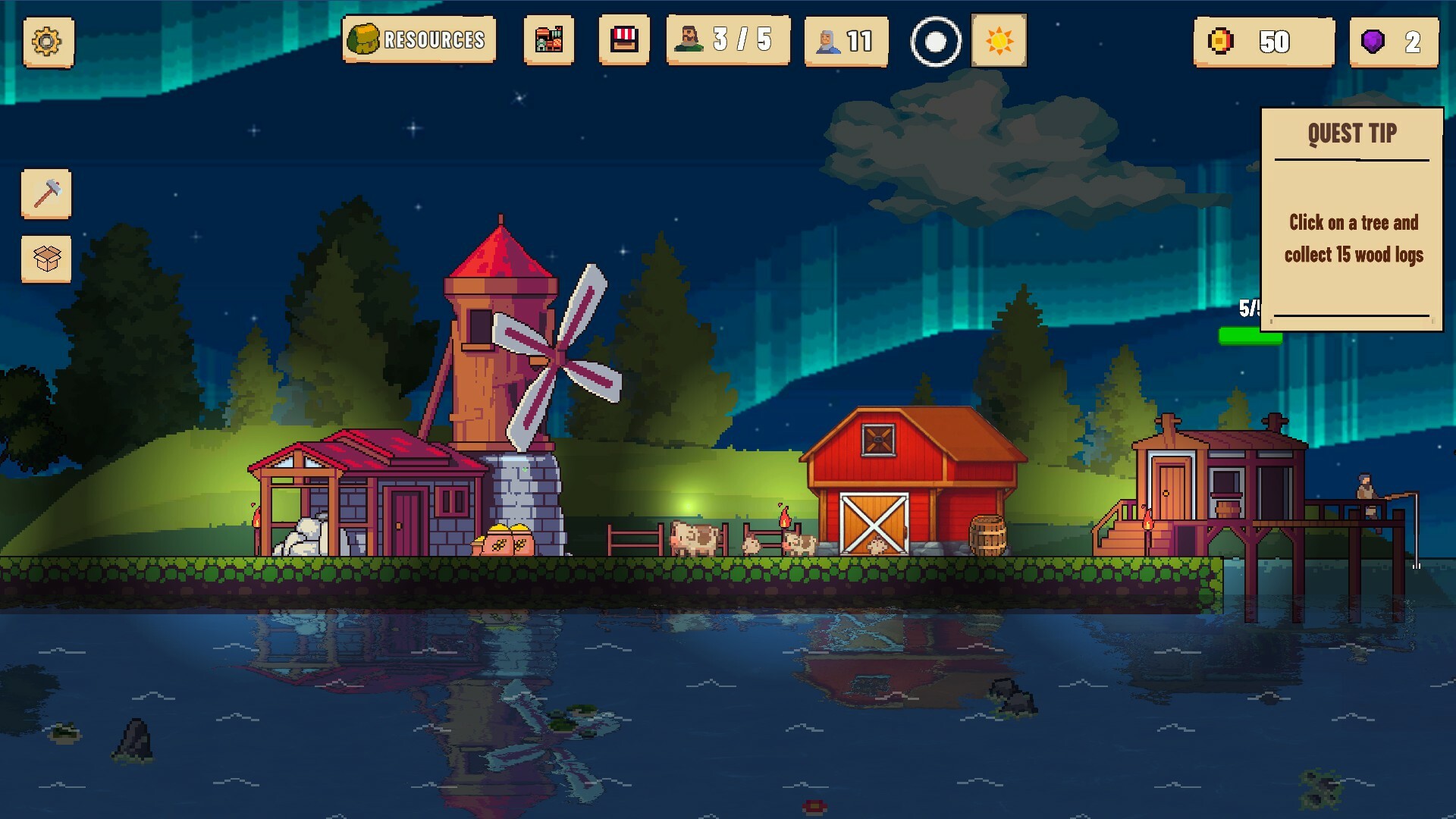Open the gold coin balance
Screen dimensions: 1456x819
pos(1263,42)
